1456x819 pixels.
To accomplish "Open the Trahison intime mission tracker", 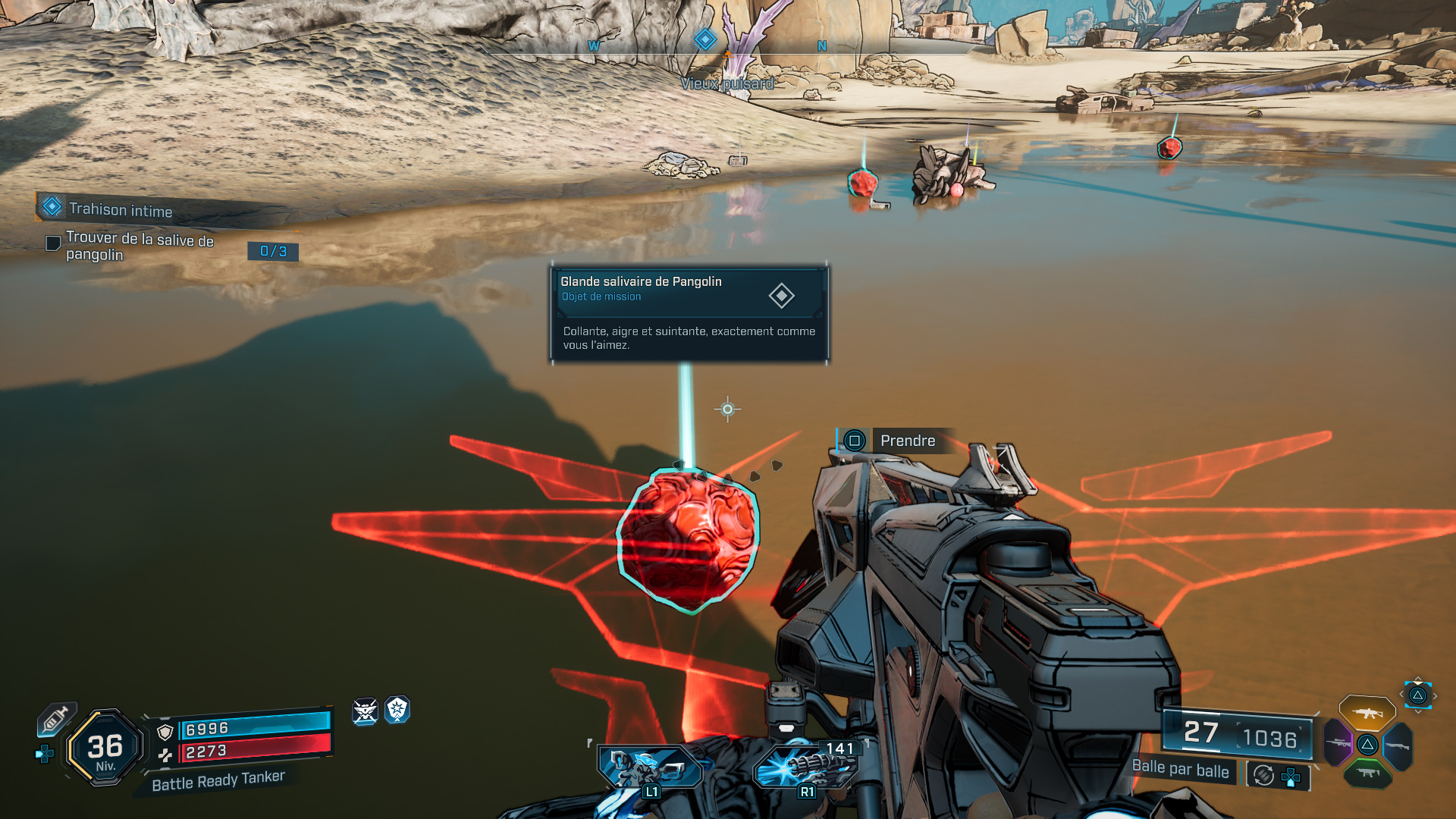I will click(121, 209).
